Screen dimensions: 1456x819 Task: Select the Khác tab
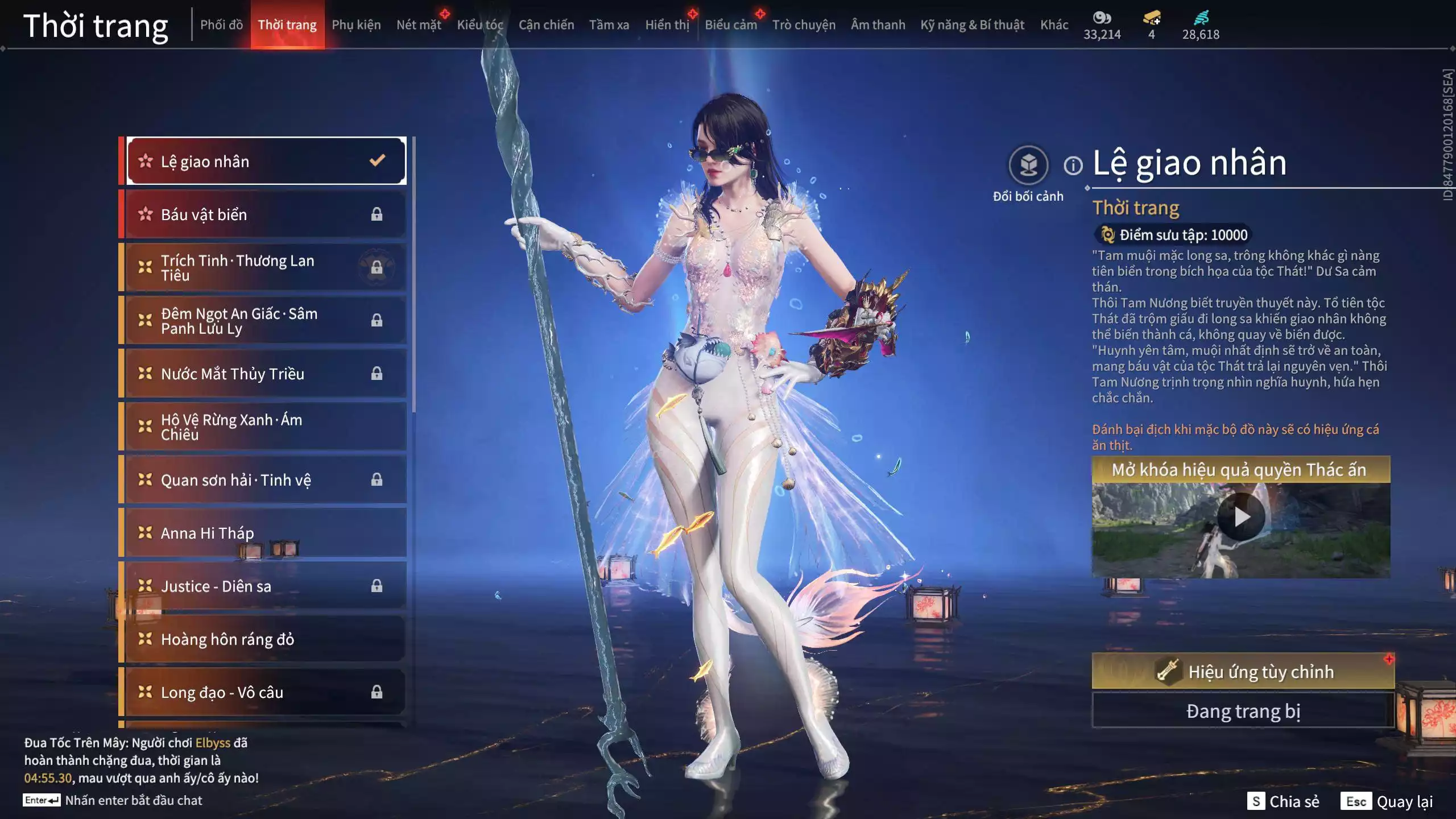pos(1054,25)
